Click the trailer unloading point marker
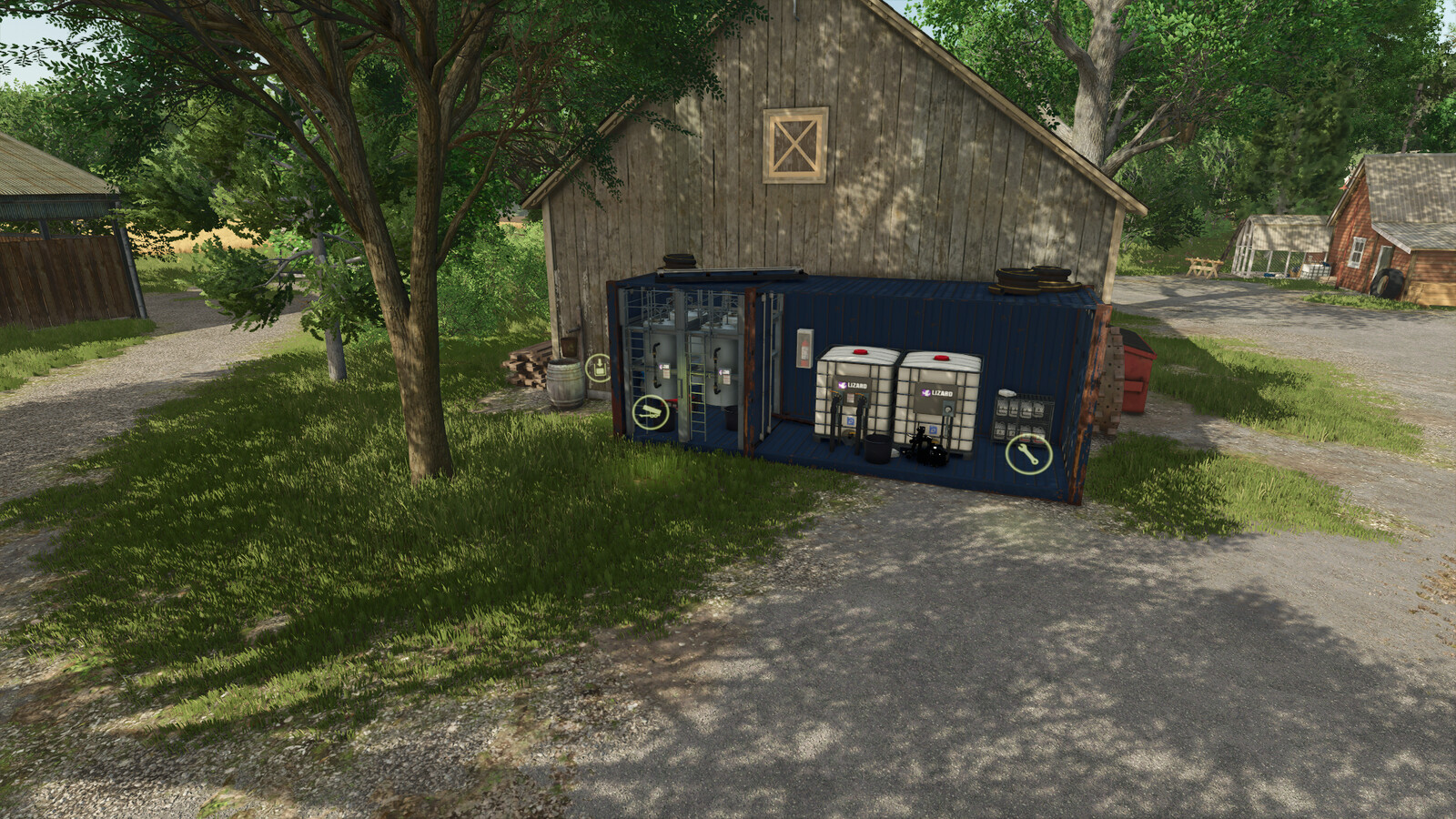 (x=651, y=413)
